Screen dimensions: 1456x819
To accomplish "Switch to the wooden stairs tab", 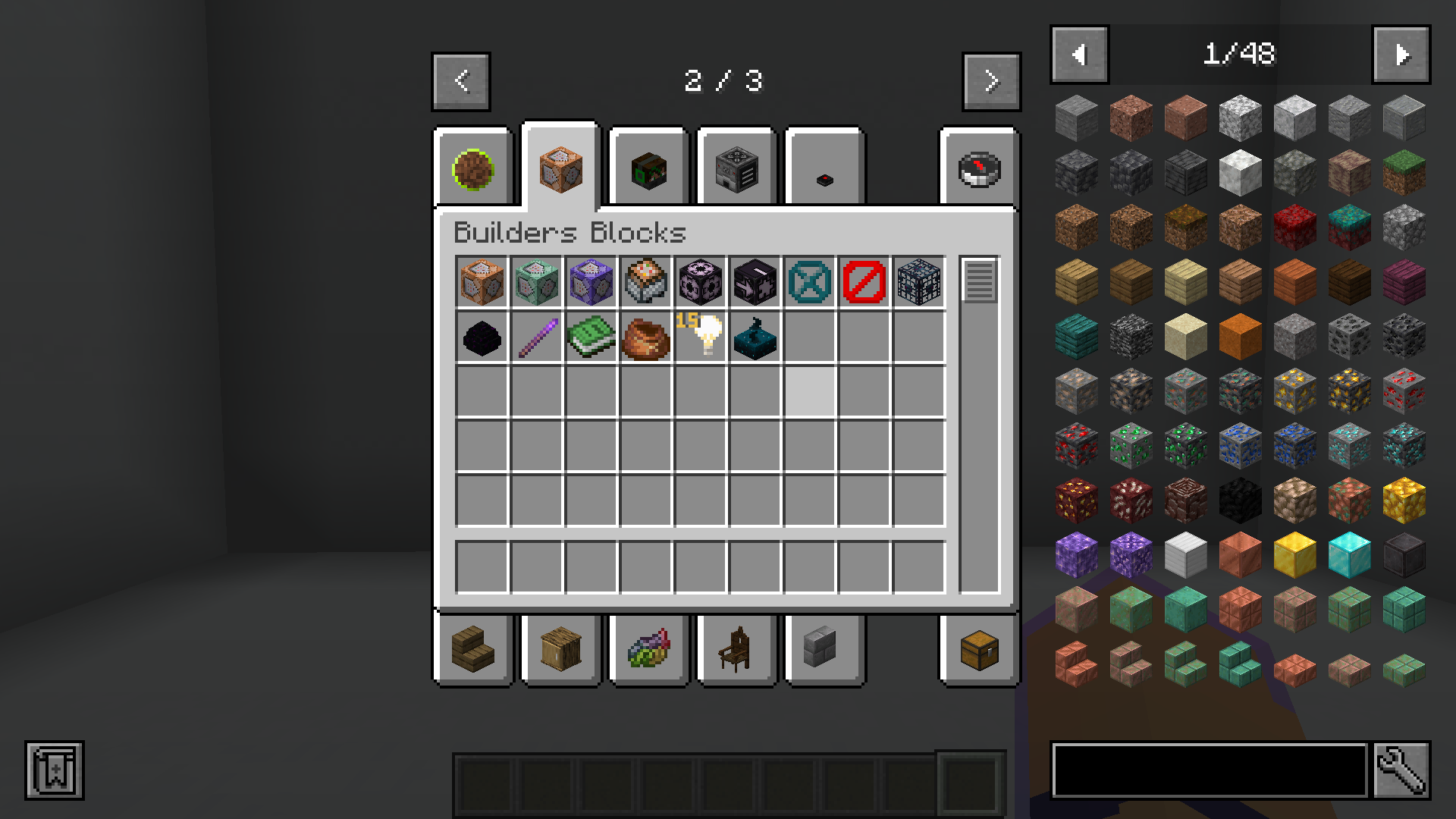I will [472, 650].
